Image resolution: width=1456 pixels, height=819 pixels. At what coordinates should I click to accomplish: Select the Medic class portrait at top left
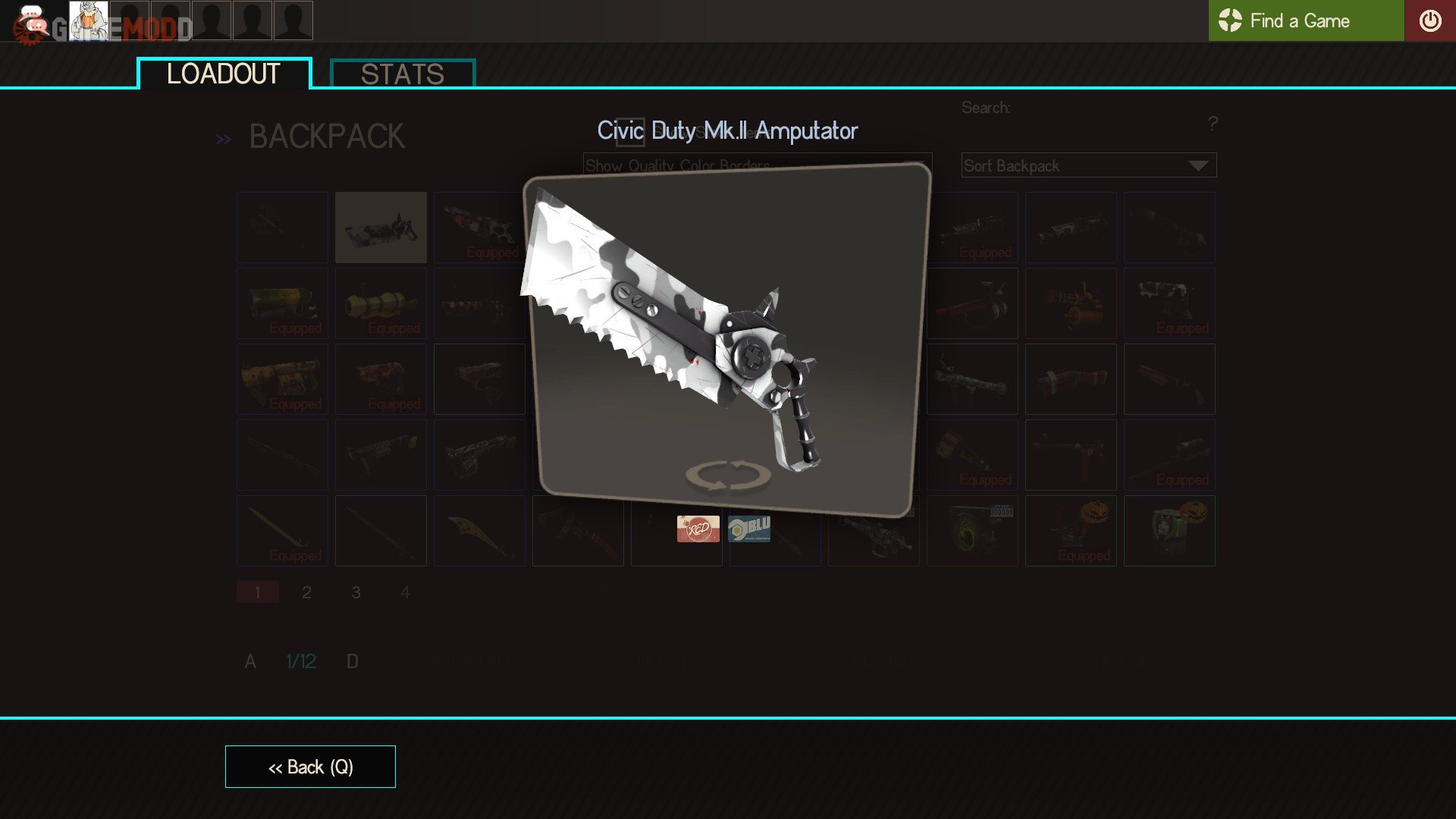coord(89,20)
